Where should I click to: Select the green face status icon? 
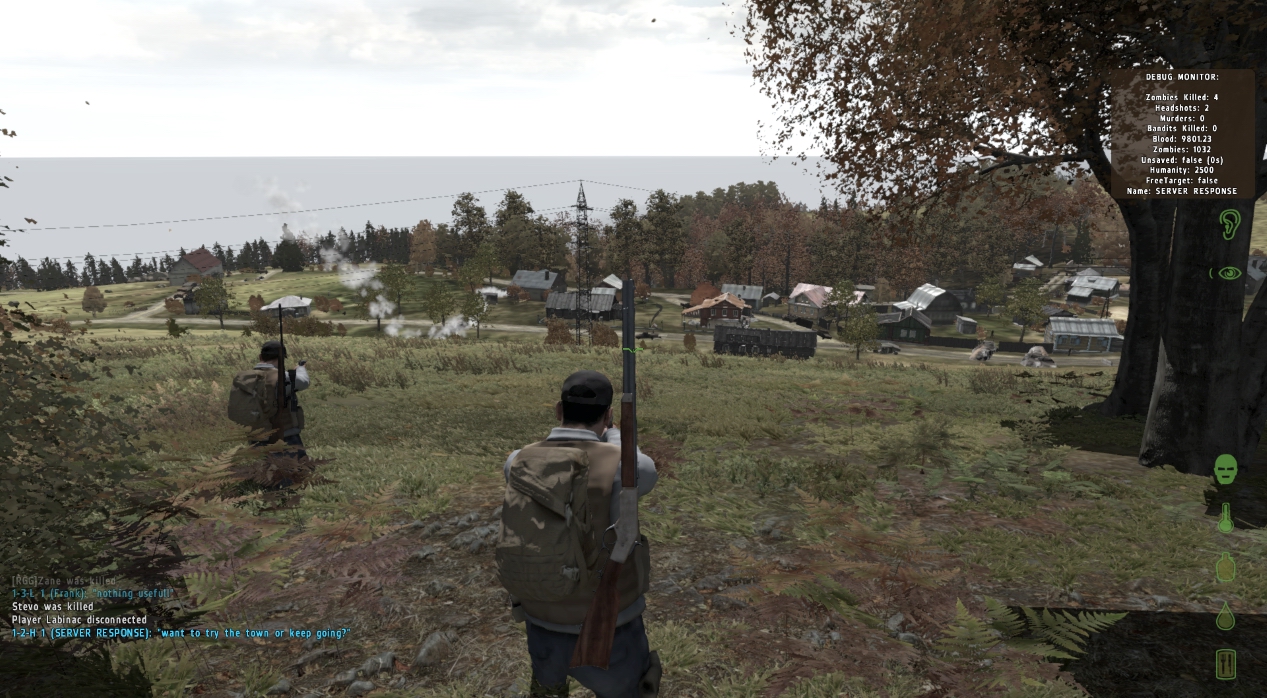[1225, 469]
